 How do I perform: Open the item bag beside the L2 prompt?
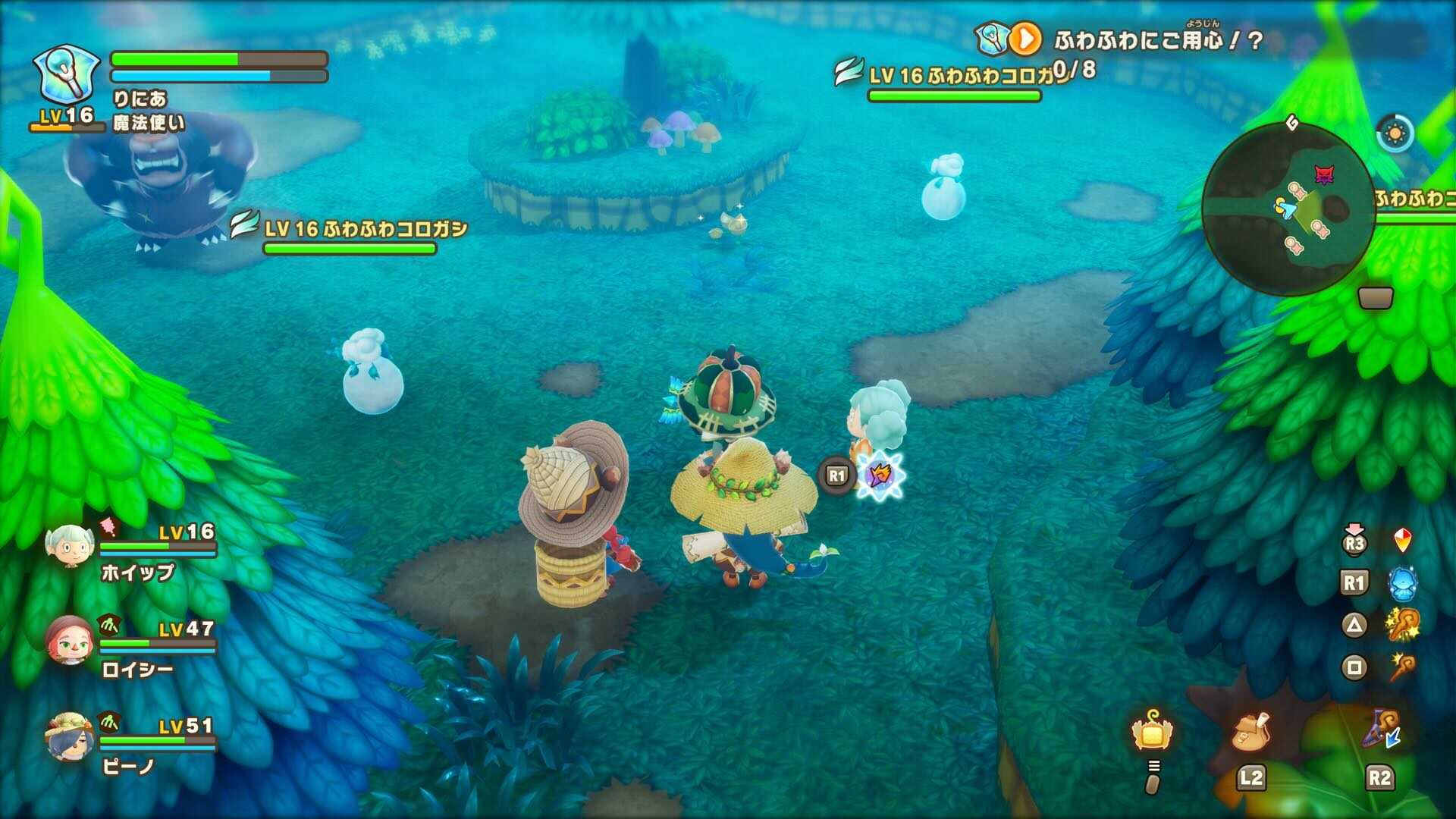point(1251,732)
